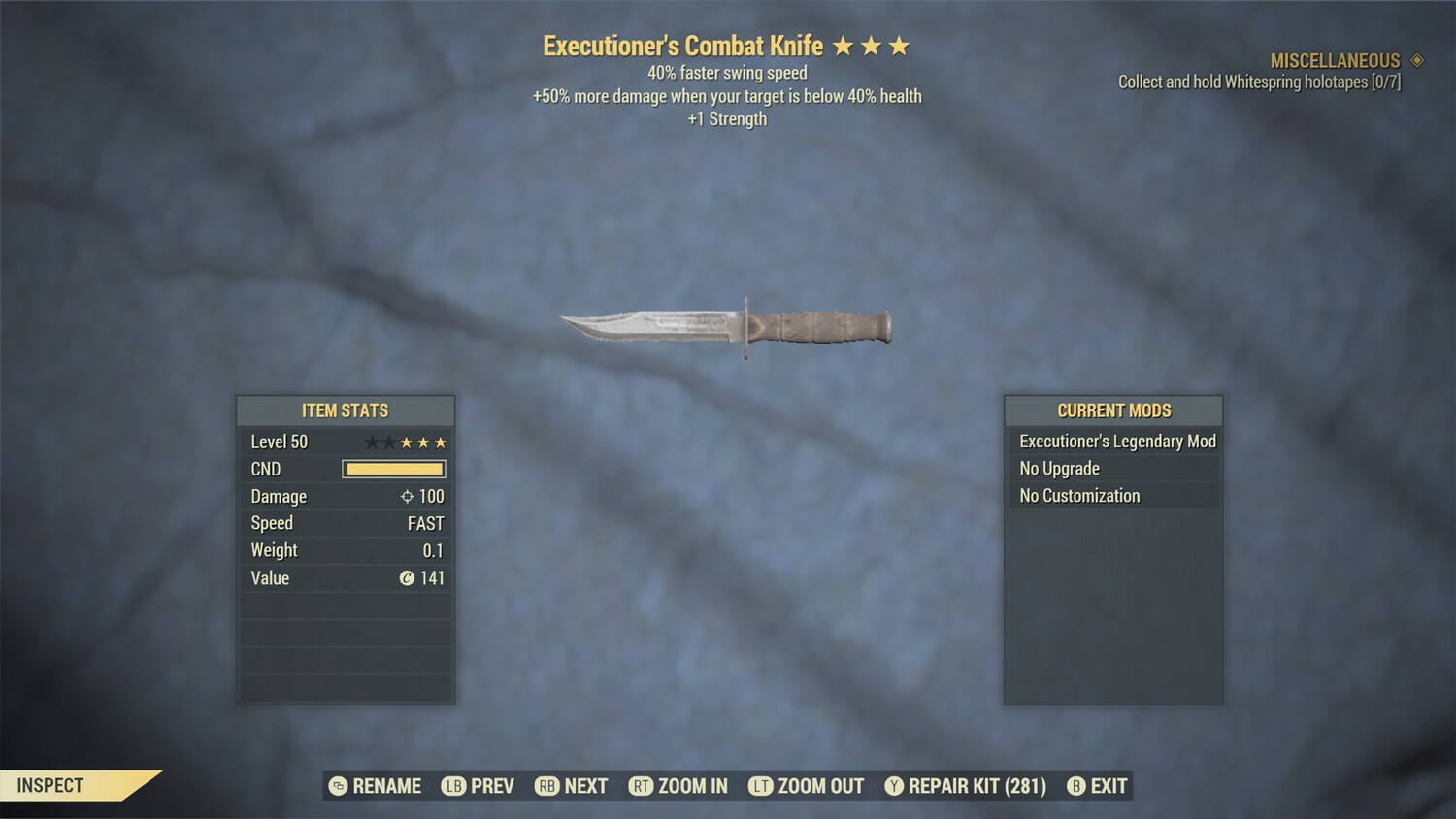Click the INSPECT label
The image size is (1456, 819).
coord(50,785)
